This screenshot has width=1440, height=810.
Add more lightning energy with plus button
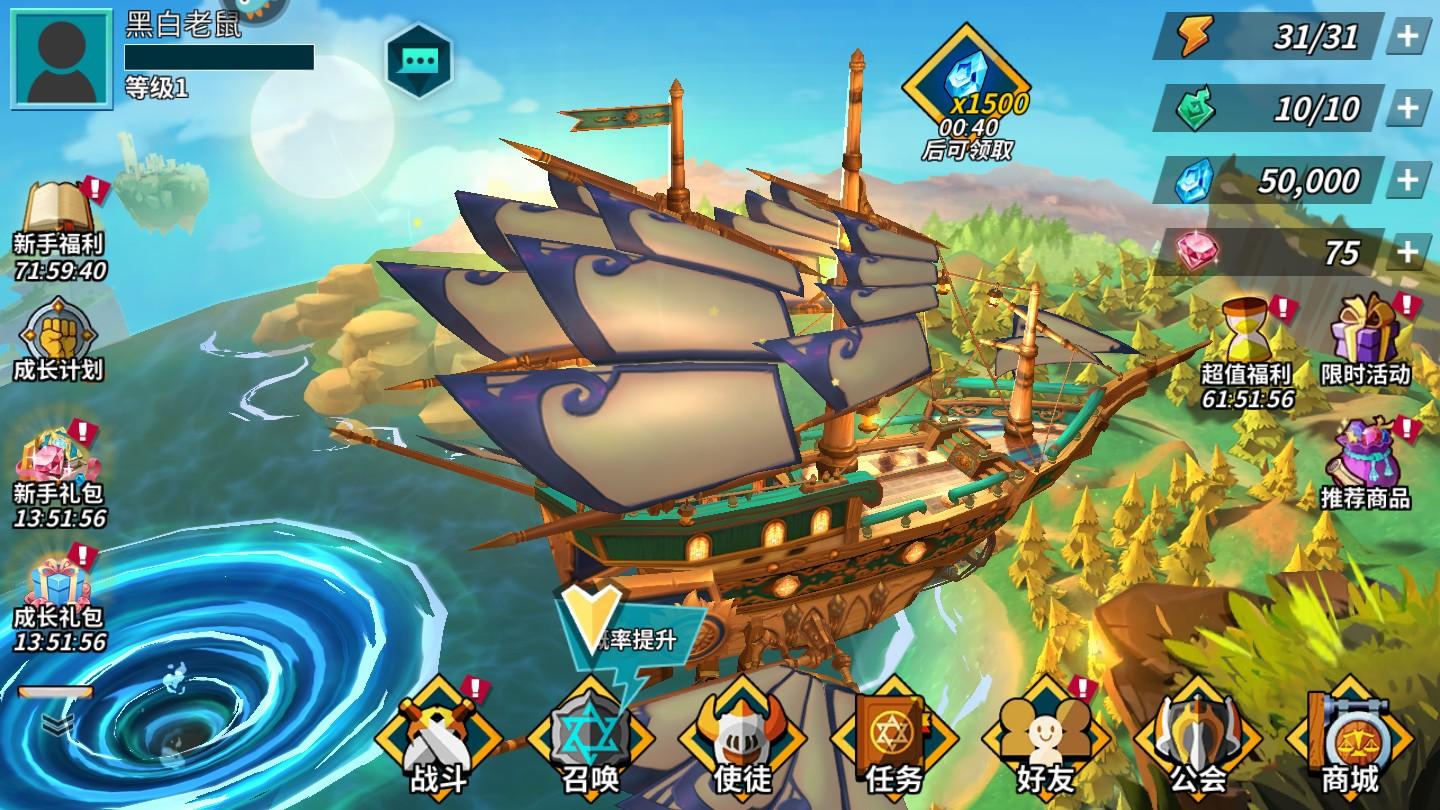click(1408, 37)
